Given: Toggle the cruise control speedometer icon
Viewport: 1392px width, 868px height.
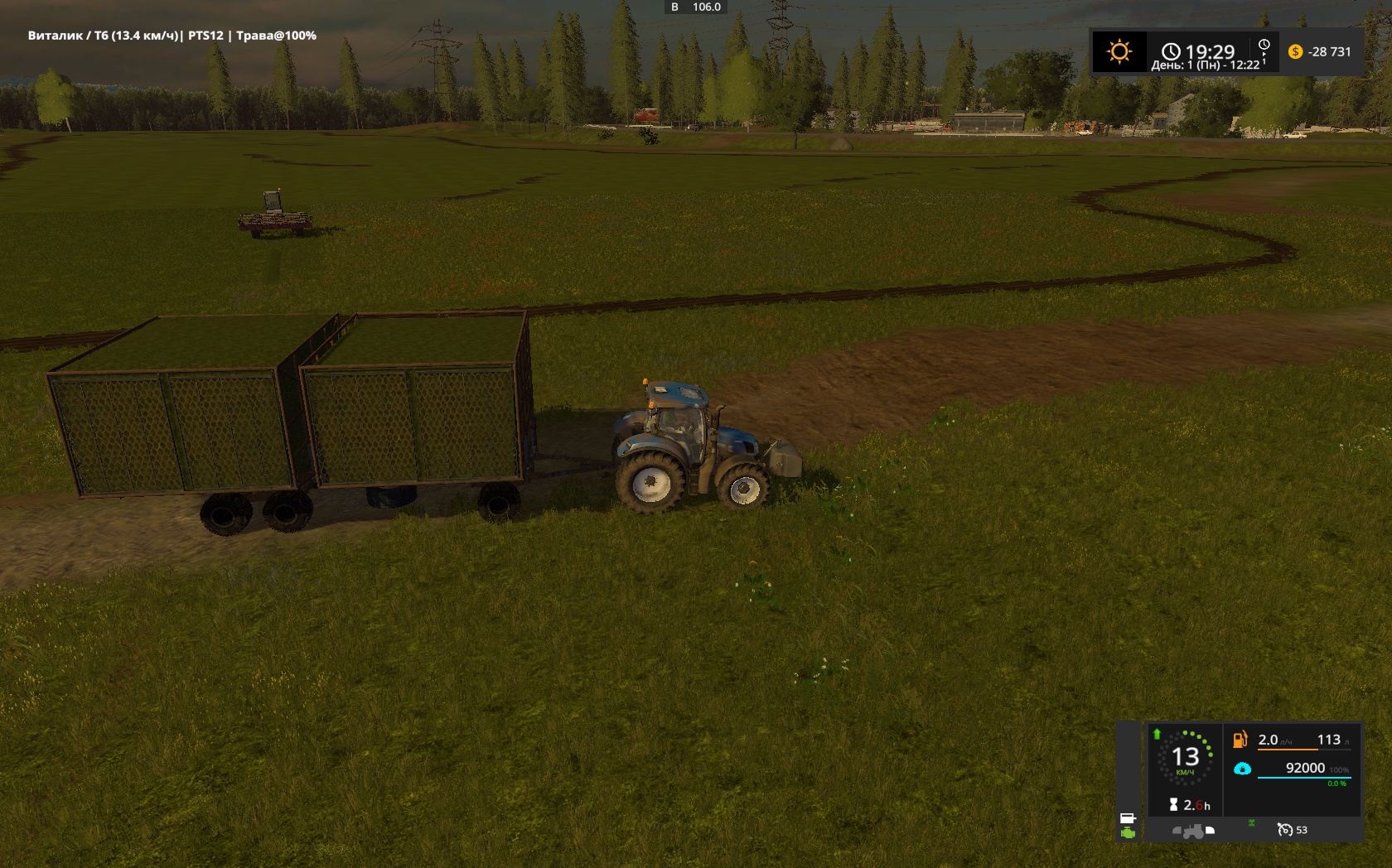Looking at the screenshot, I should point(1284,829).
